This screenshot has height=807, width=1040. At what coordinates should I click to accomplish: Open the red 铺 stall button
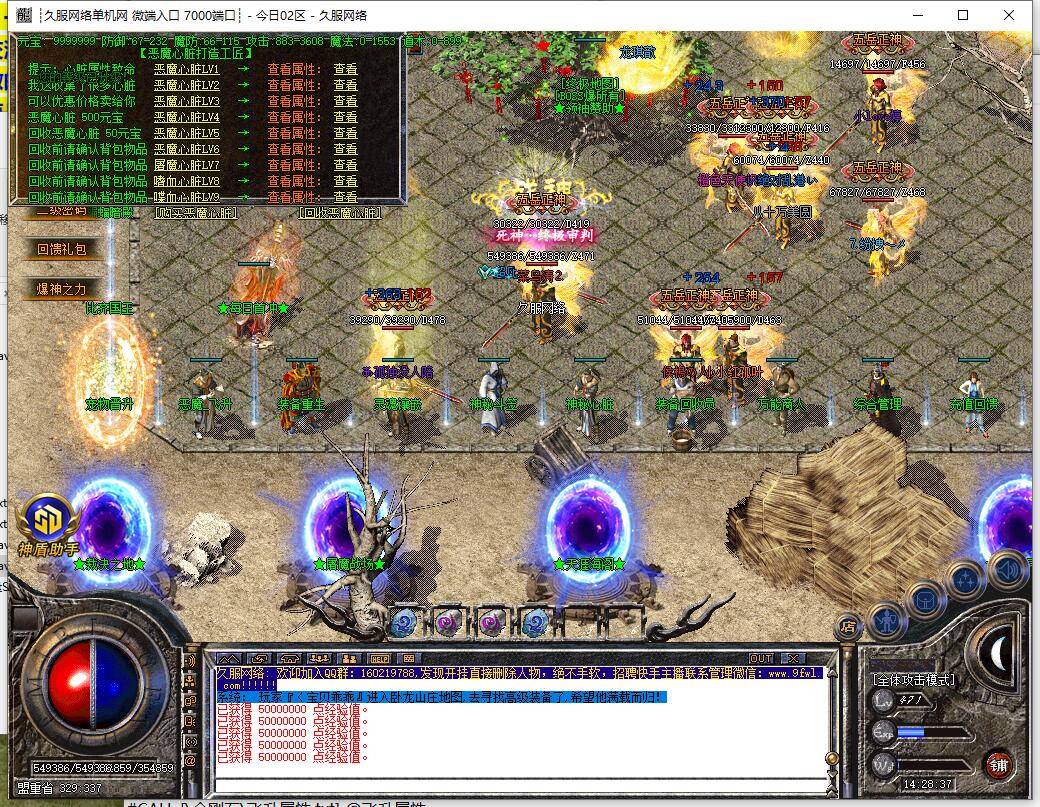tap(997, 765)
